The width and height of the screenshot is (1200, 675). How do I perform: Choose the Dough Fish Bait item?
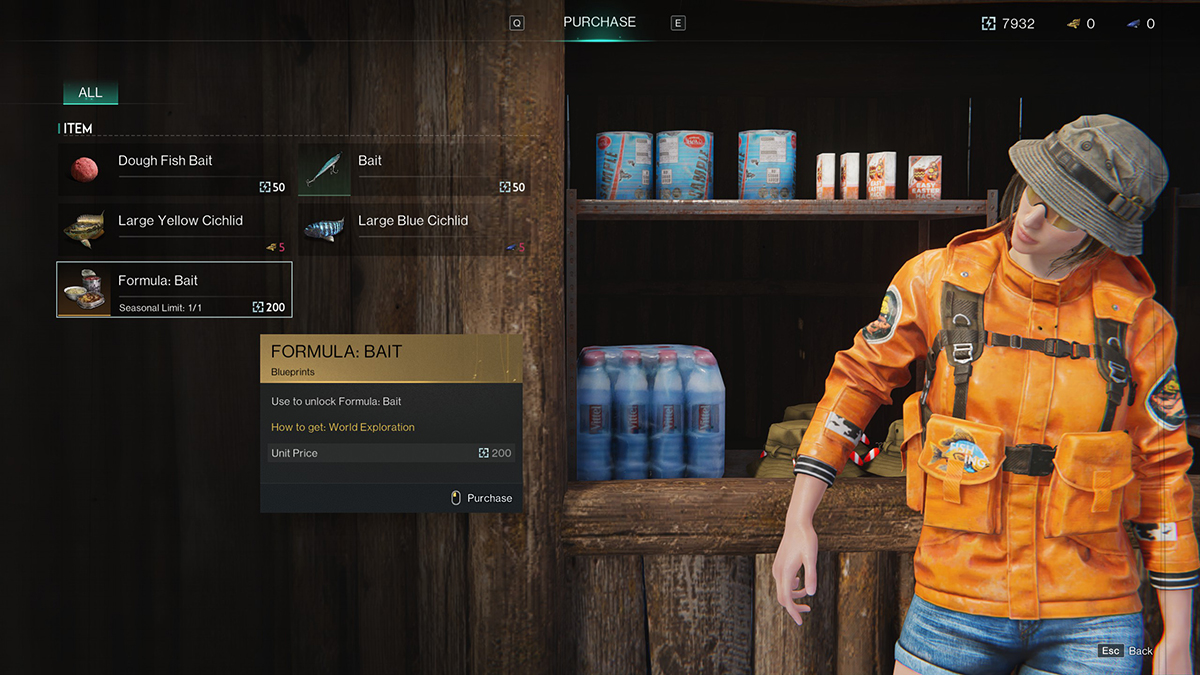[x=174, y=169]
